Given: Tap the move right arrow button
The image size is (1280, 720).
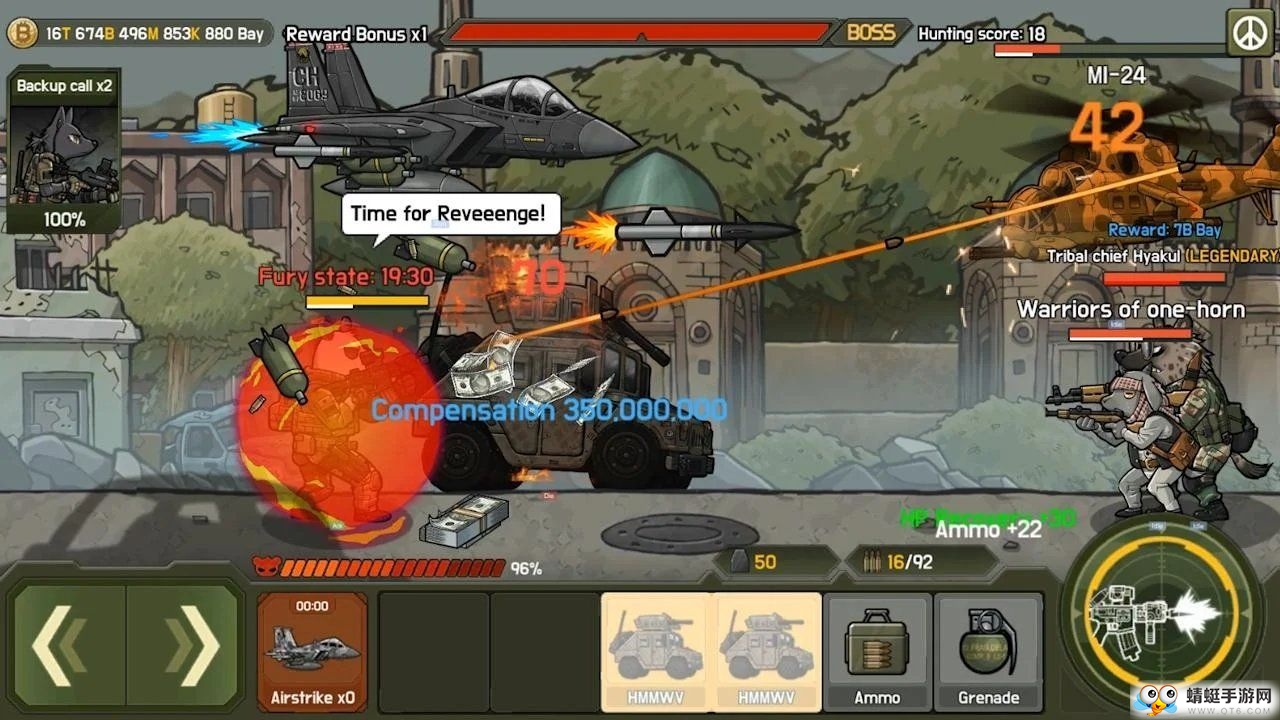Looking at the screenshot, I should pos(184,646).
